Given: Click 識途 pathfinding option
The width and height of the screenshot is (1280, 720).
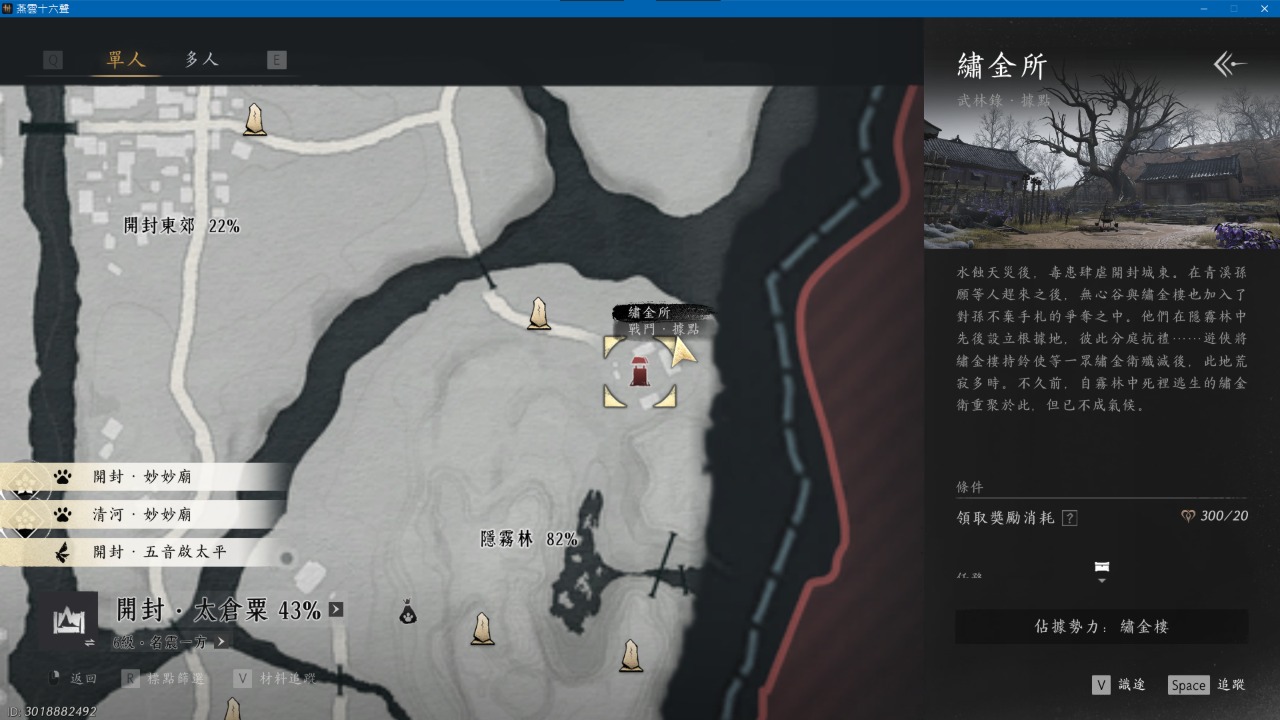Looking at the screenshot, I should pyautogui.click(x=1119, y=685).
